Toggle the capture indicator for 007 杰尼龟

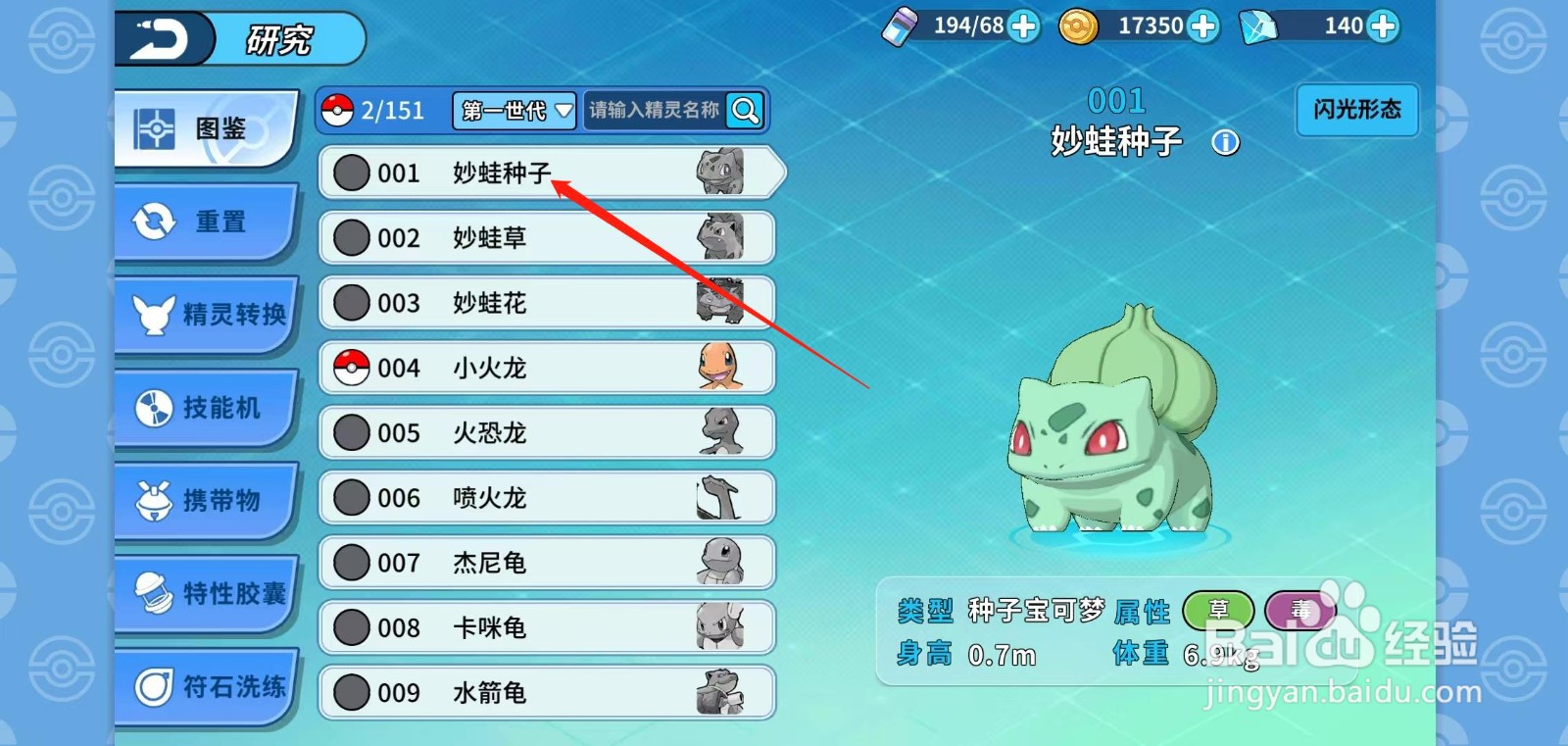pyautogui.click(x=352, y=563)
